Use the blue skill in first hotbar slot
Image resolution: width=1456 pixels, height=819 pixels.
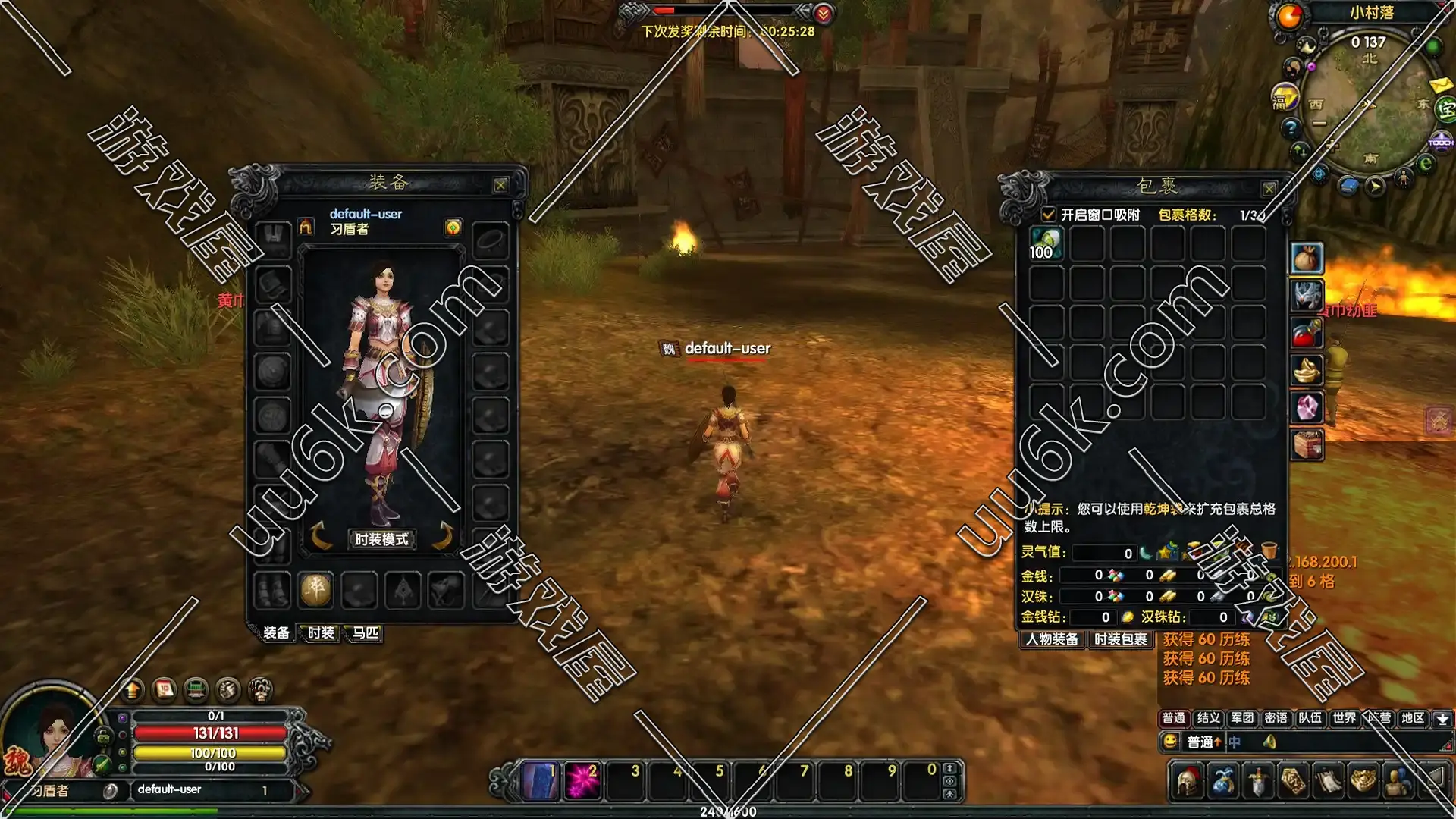pyautogui.click(x=540, y=781)
